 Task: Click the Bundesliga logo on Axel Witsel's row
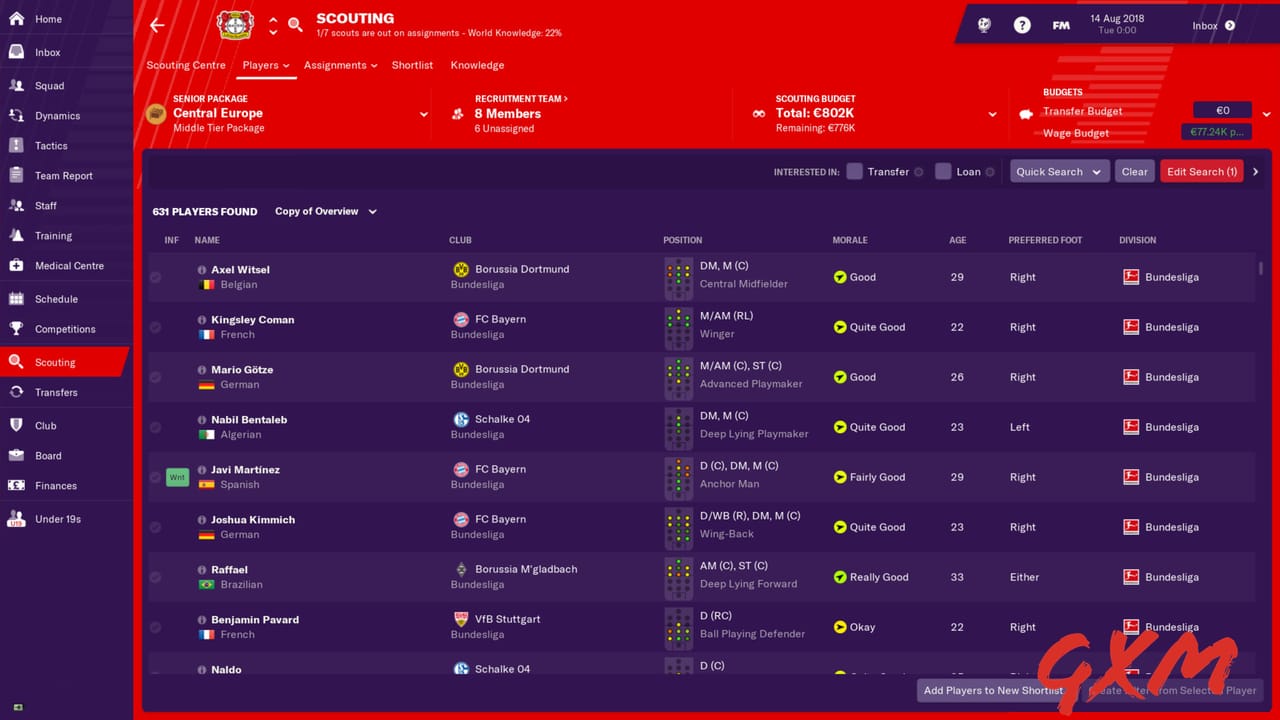(1131, 277)
